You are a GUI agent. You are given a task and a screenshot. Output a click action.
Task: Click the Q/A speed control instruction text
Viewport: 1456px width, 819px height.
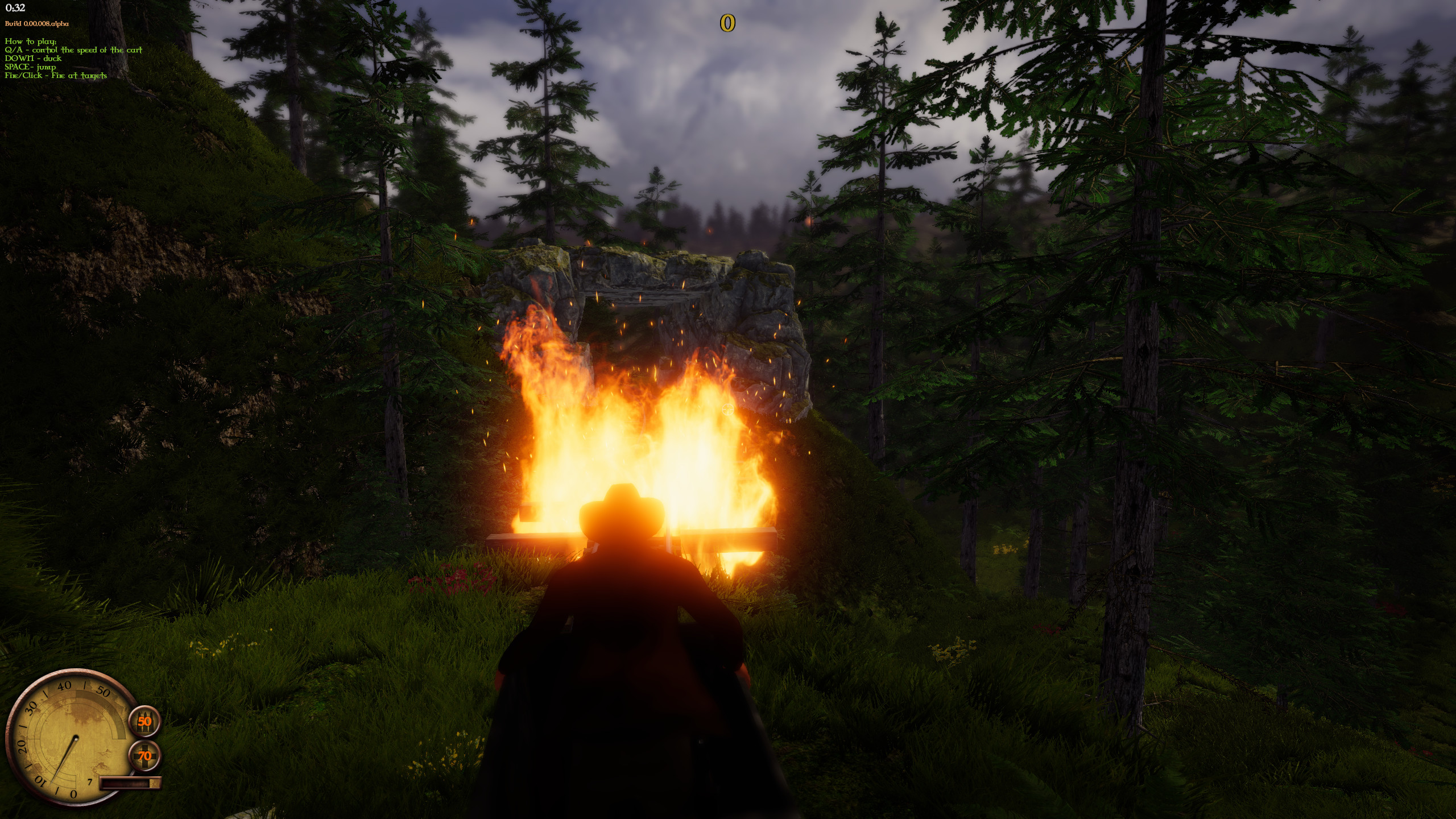tap(74, 50)
